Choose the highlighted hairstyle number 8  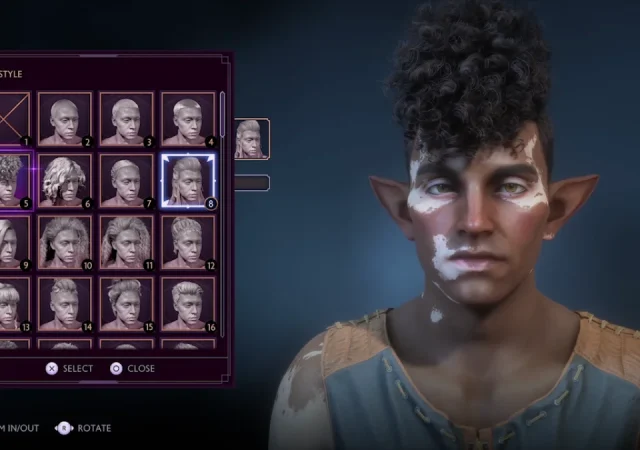188,181
